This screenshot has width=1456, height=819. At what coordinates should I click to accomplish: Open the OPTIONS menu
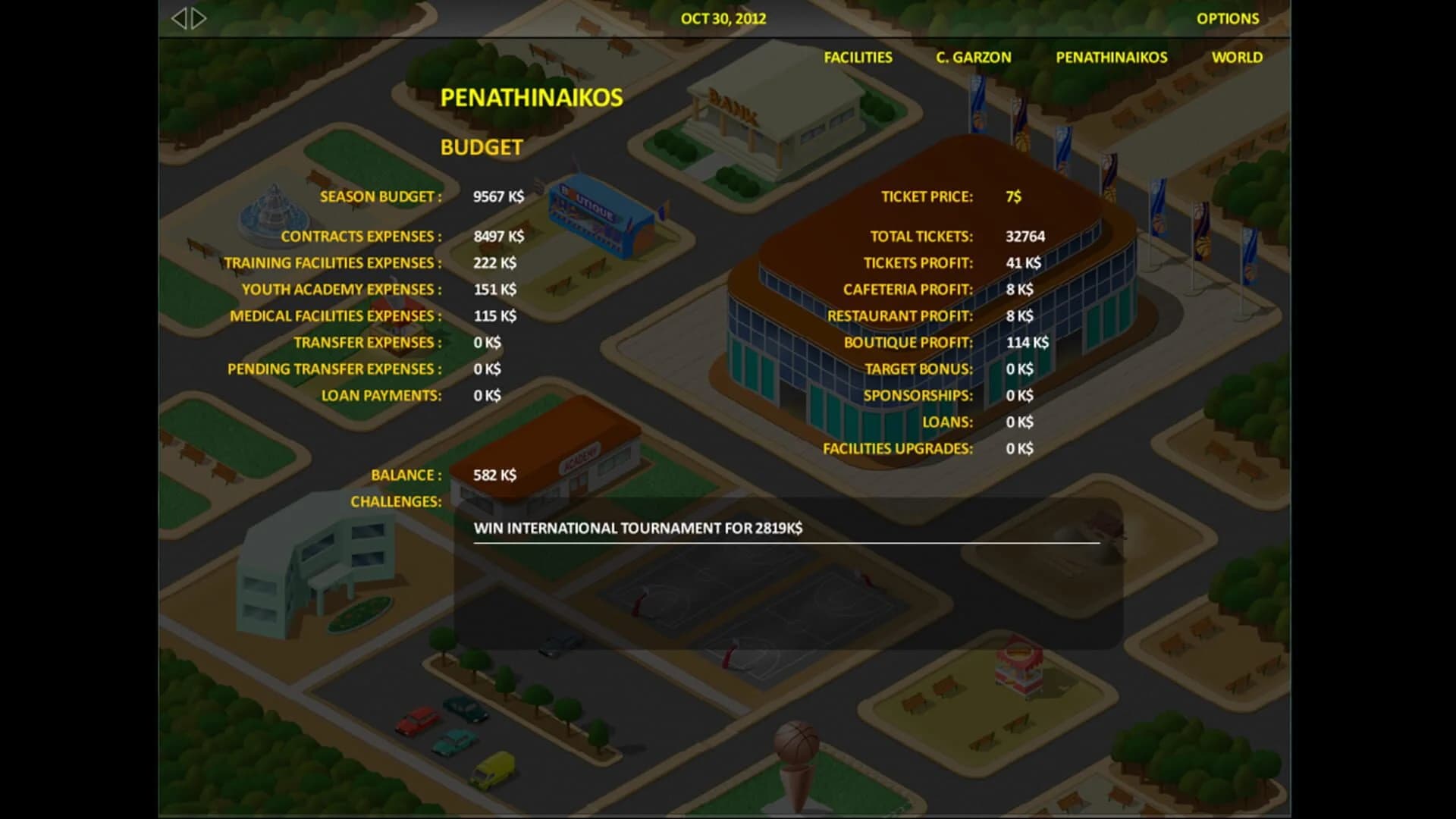[1228, 18]
